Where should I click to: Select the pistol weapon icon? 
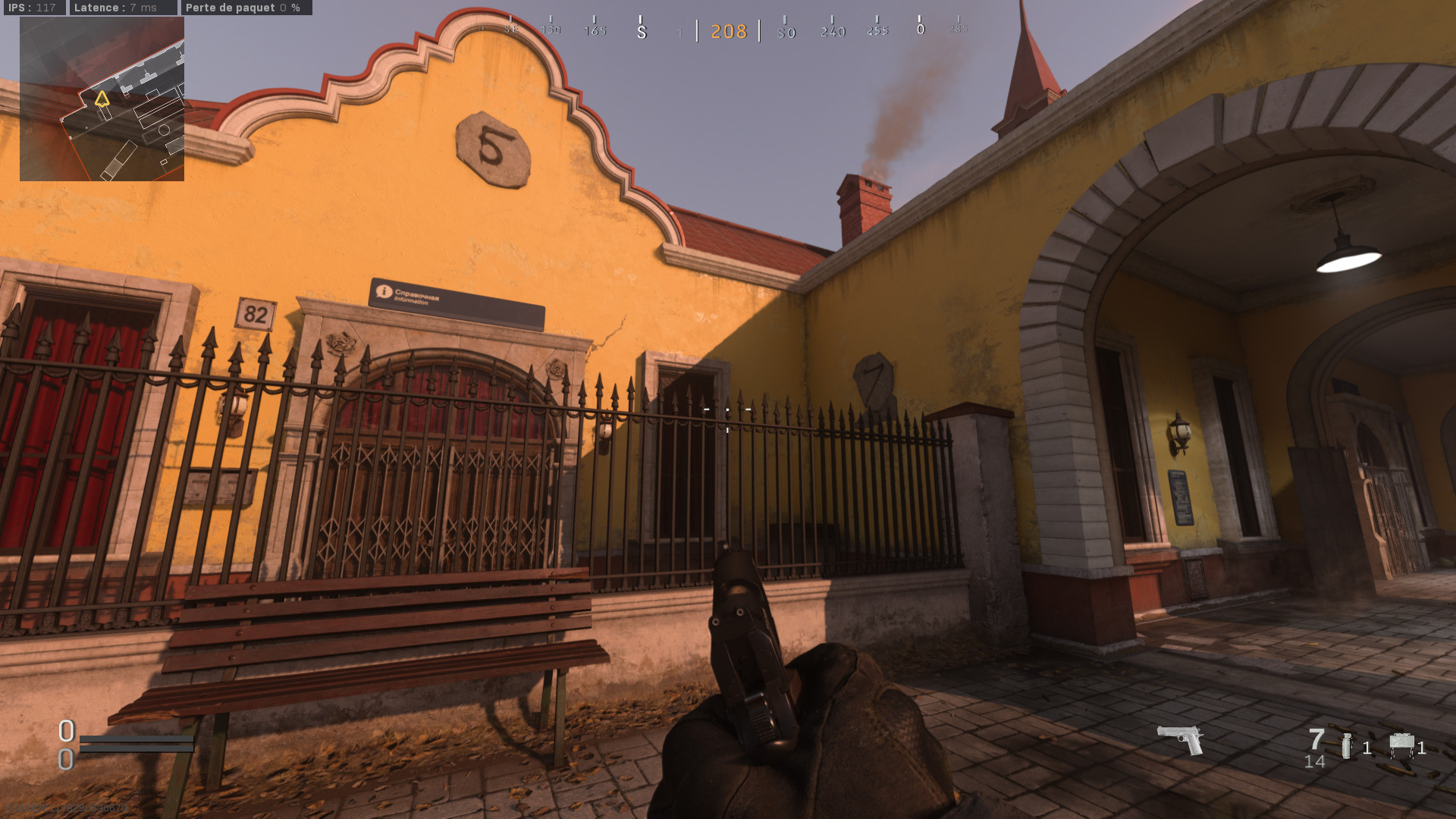pos(1181,739)
